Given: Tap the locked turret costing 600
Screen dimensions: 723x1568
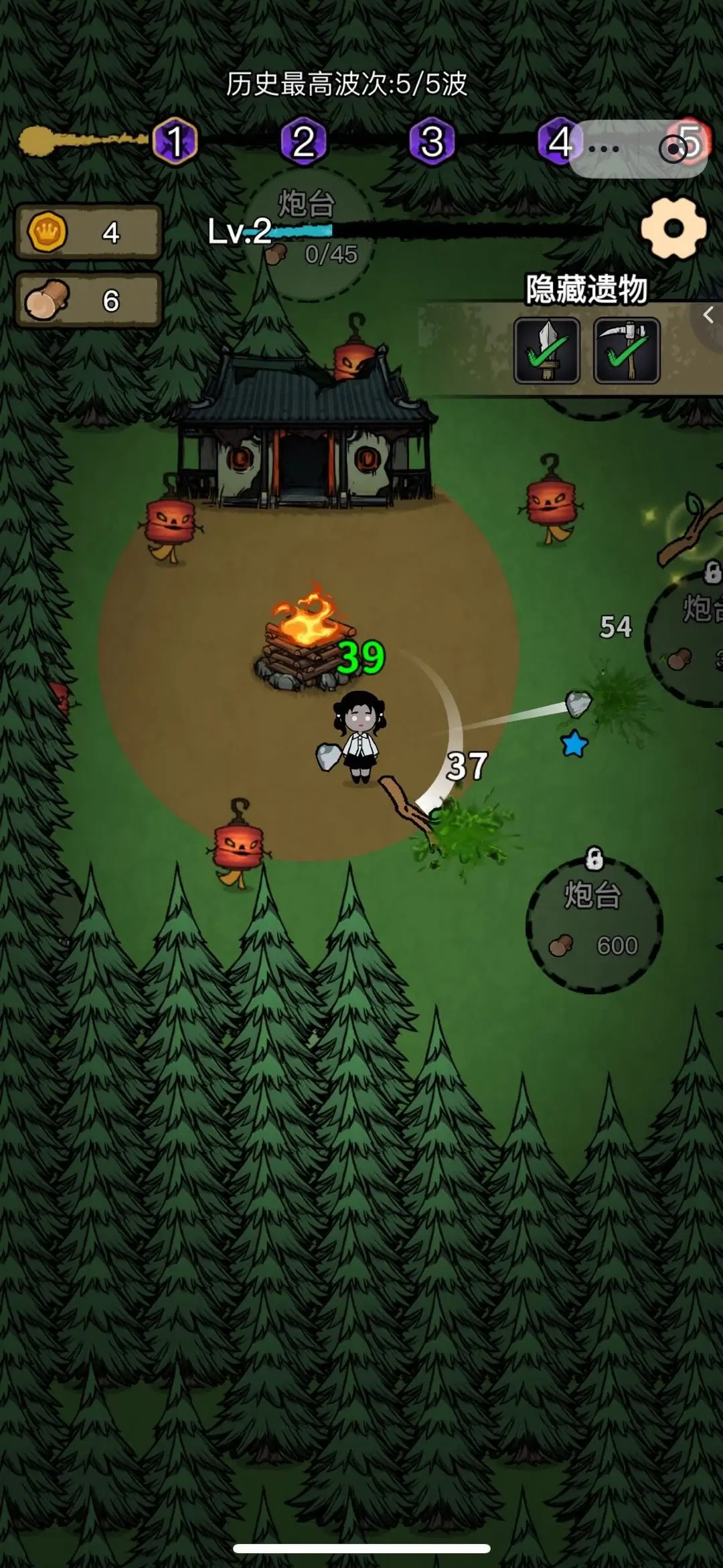Looking at the screenshot, I should click(x=594, y=924).
